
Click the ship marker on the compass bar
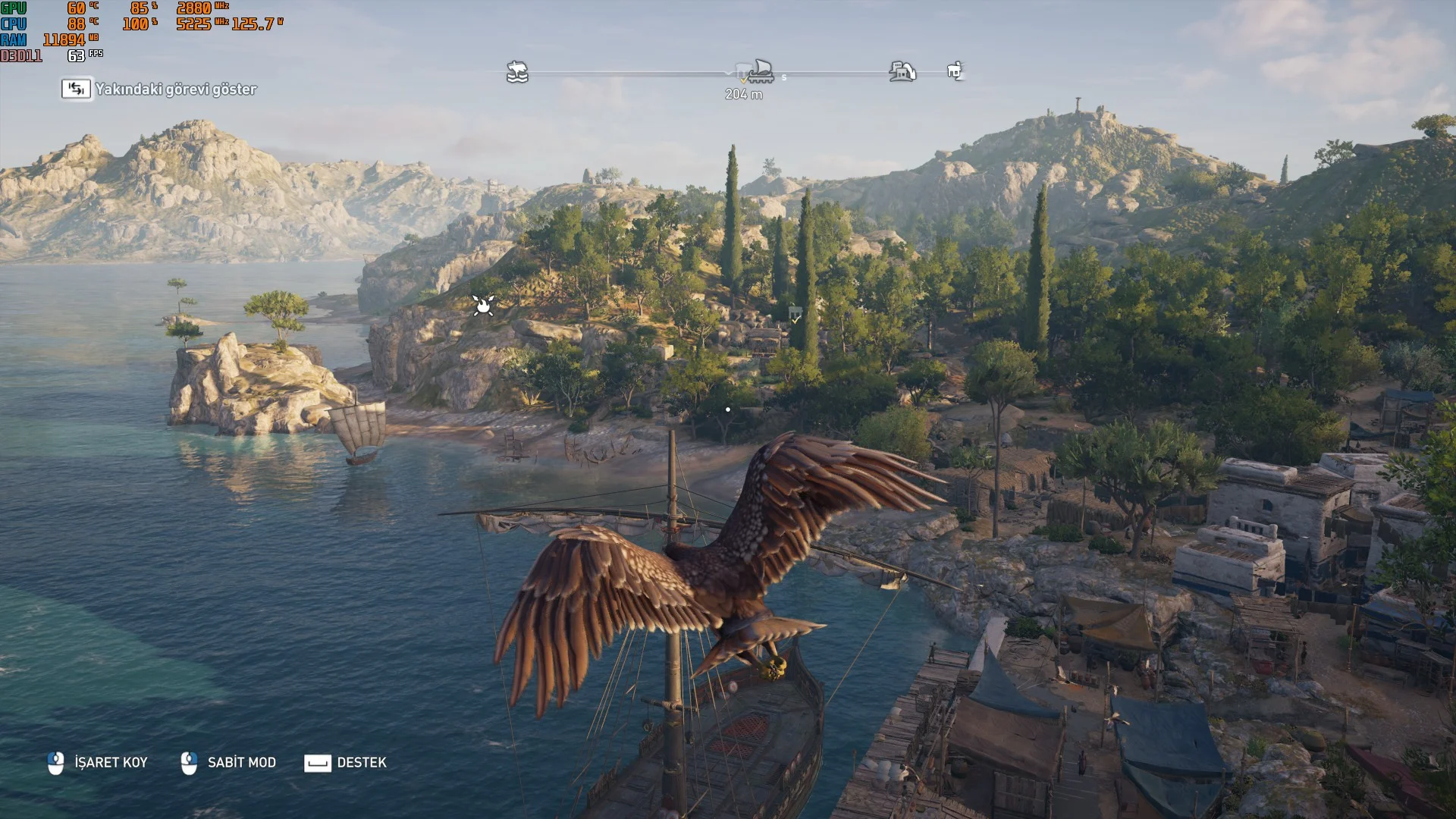point(761,71)
